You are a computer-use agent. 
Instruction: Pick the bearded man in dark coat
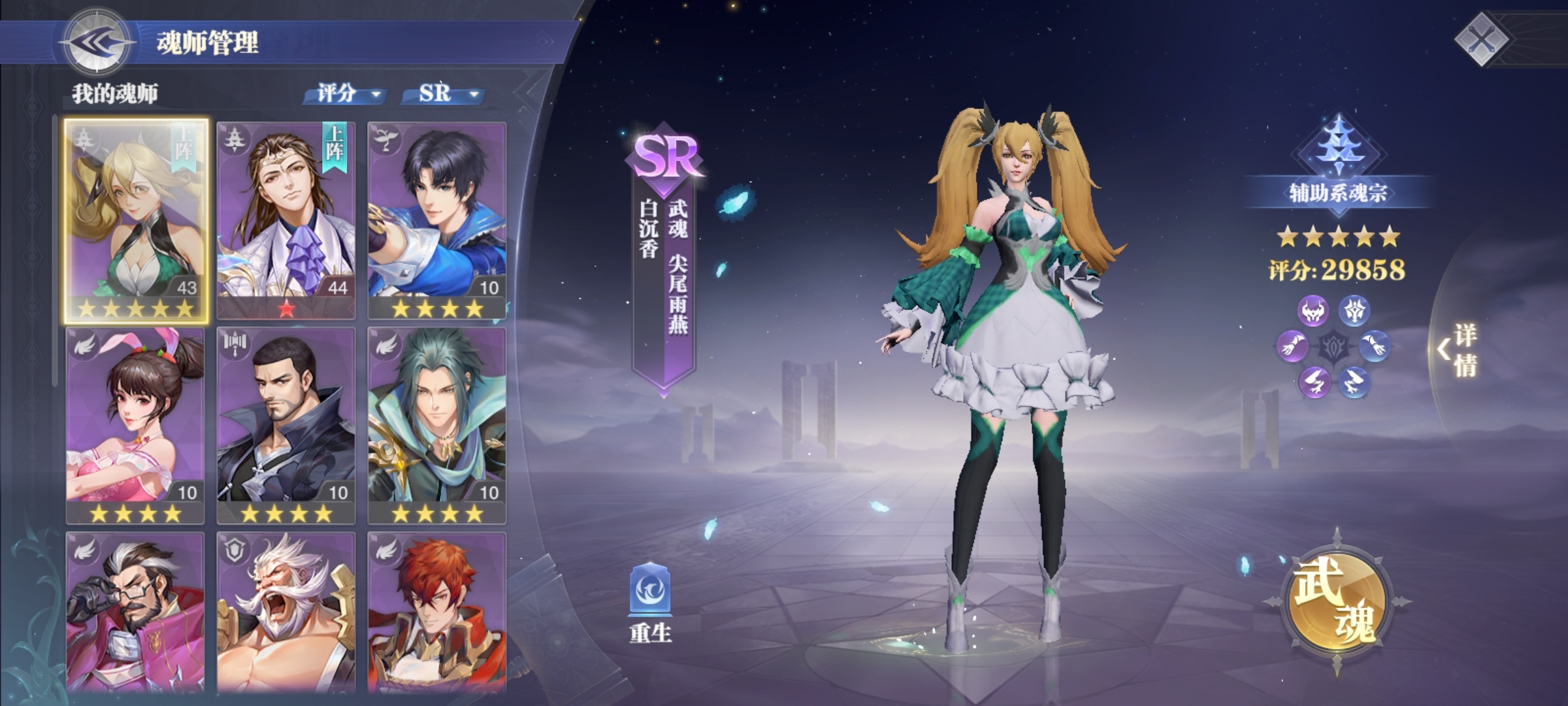coord(286,425)
